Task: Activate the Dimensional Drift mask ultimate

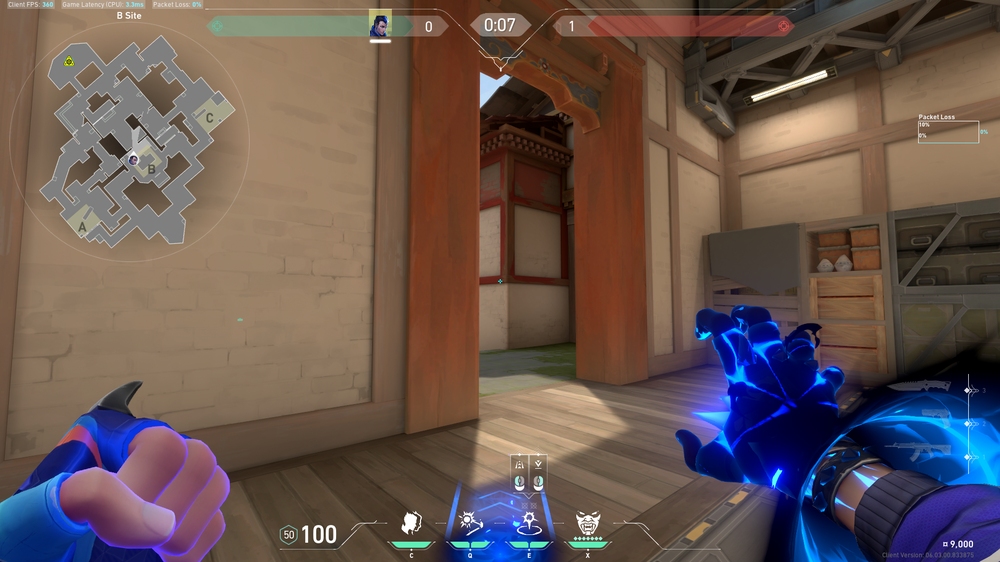Action: (586, 522)
